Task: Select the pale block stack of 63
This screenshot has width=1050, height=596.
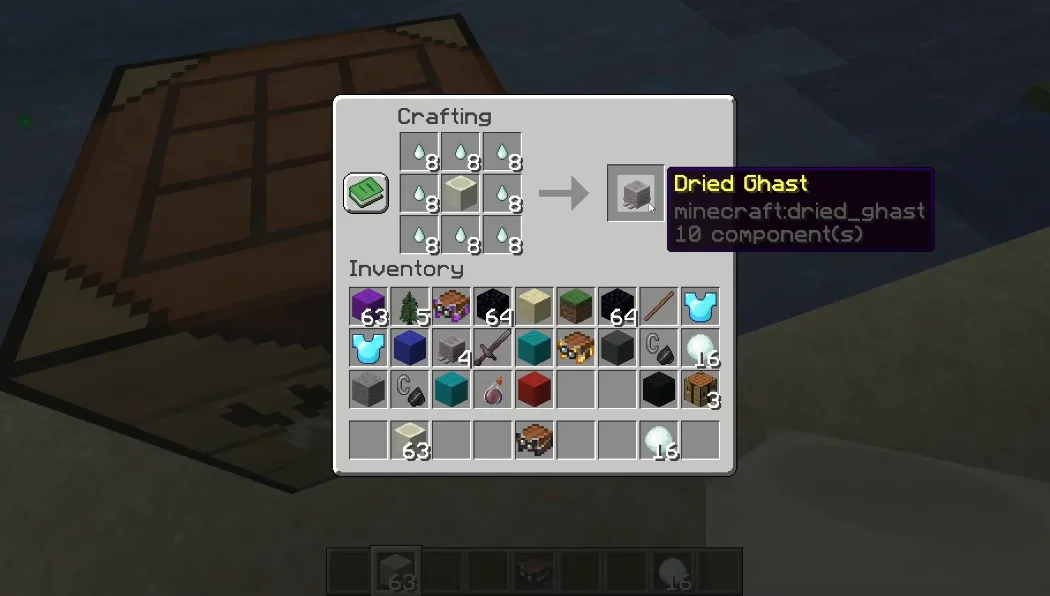Action: tap(410, 440)
